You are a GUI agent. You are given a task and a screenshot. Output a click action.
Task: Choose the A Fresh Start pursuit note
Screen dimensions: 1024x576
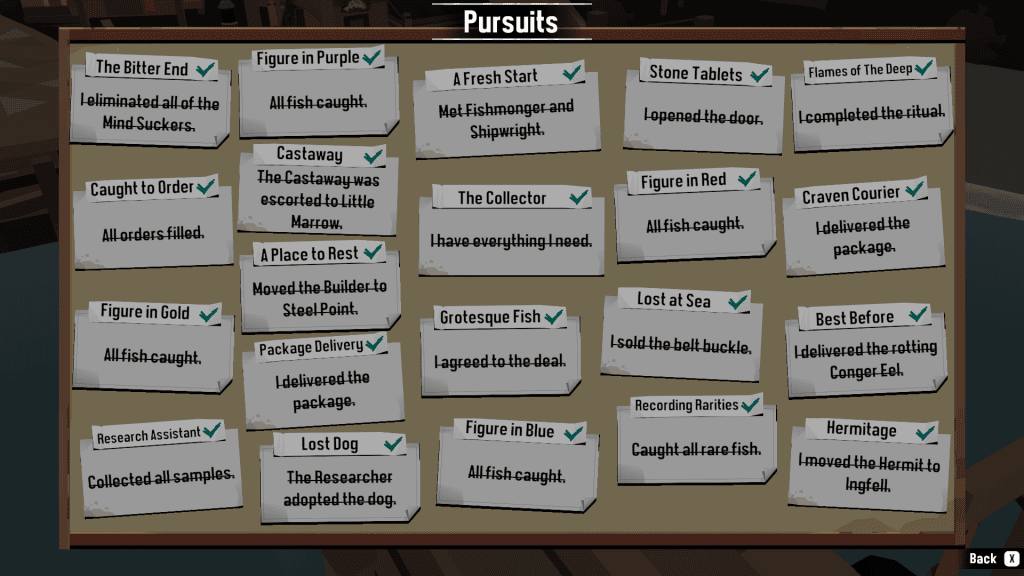pyautogui.click(x=507, y=110)
